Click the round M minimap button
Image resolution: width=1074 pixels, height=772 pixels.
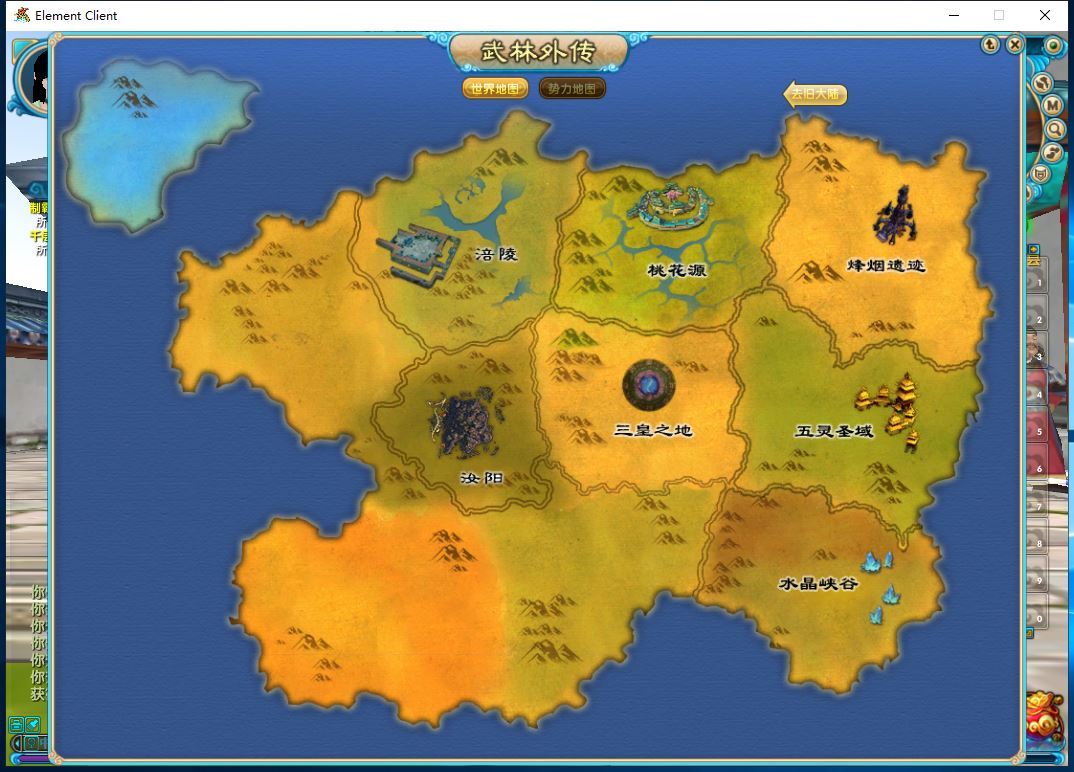[1052, 105]
